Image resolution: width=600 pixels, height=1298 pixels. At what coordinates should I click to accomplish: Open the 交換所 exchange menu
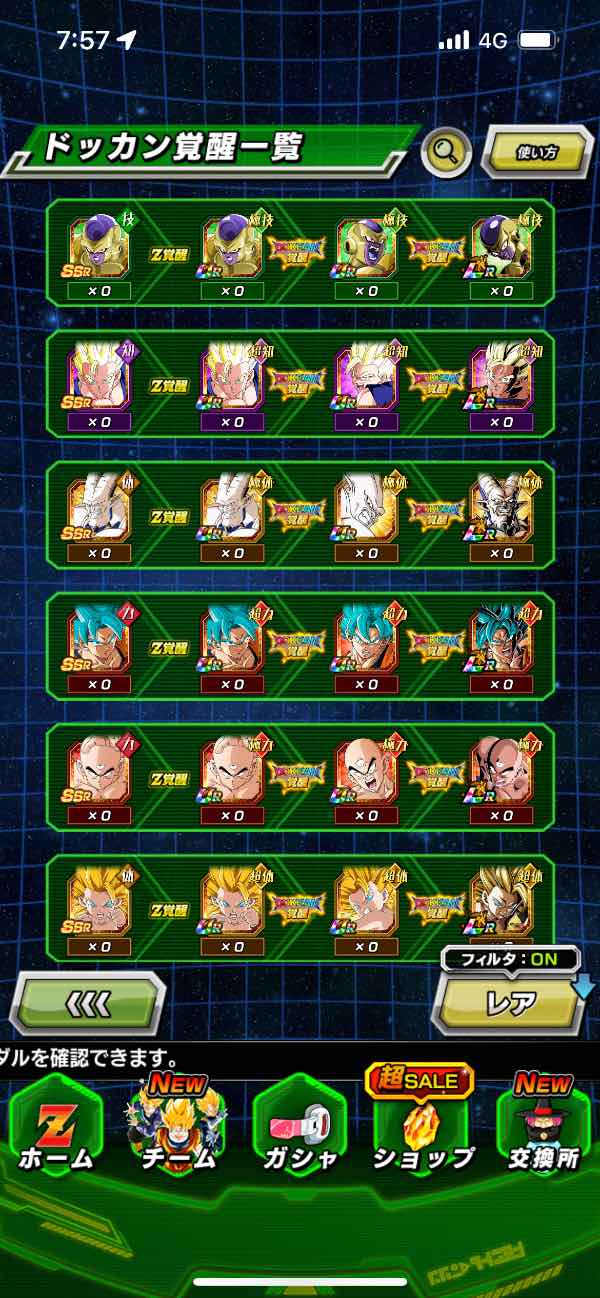pos(545,1128)
